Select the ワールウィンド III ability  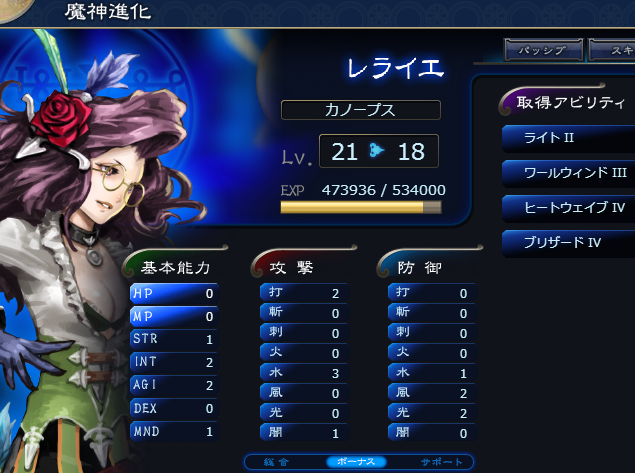[567, 172]
